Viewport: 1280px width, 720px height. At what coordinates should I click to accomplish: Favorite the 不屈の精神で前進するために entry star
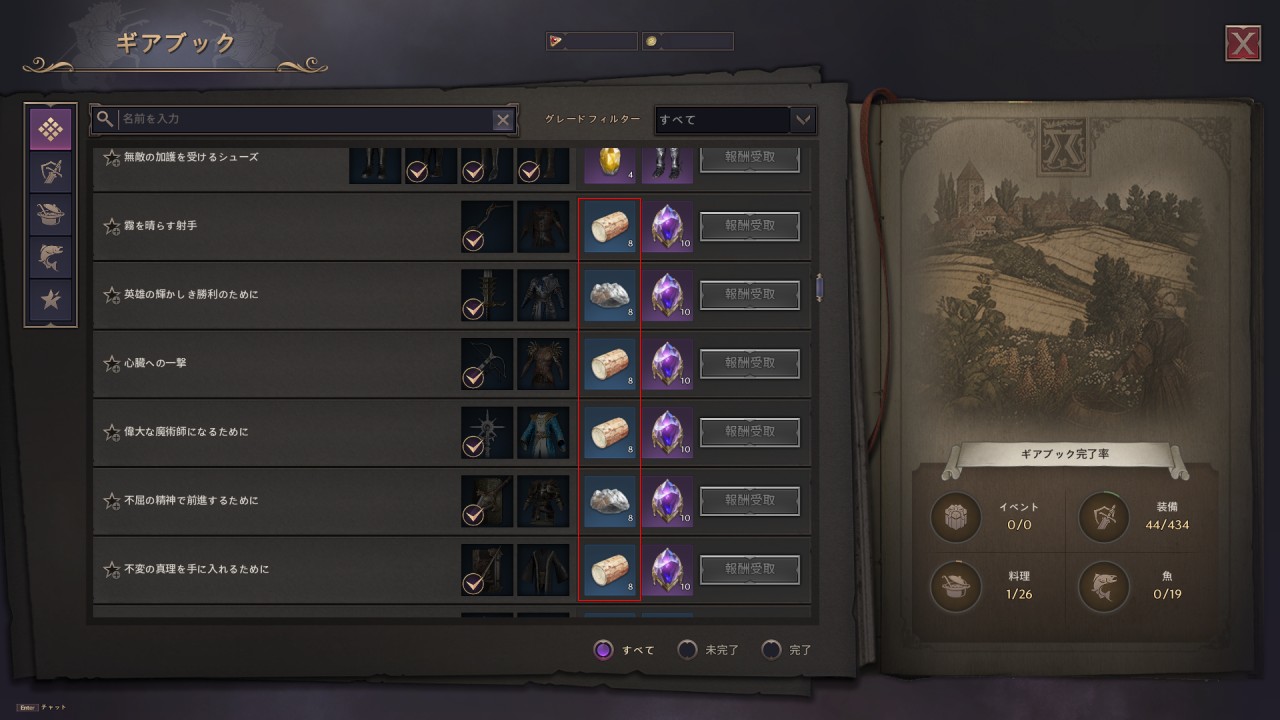point(112,501)
